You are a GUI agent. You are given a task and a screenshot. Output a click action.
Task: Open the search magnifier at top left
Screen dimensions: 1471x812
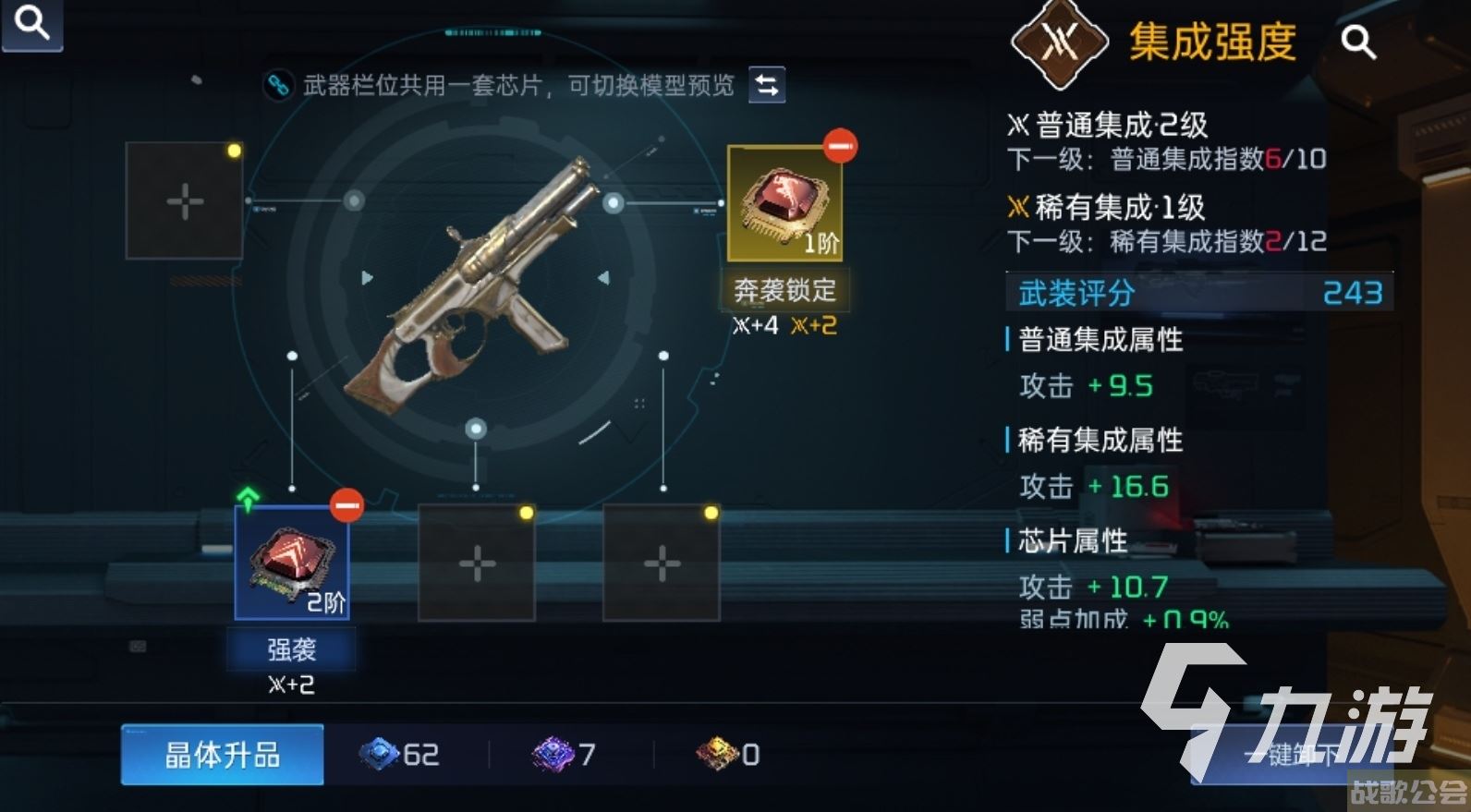[x=30, y=25]
